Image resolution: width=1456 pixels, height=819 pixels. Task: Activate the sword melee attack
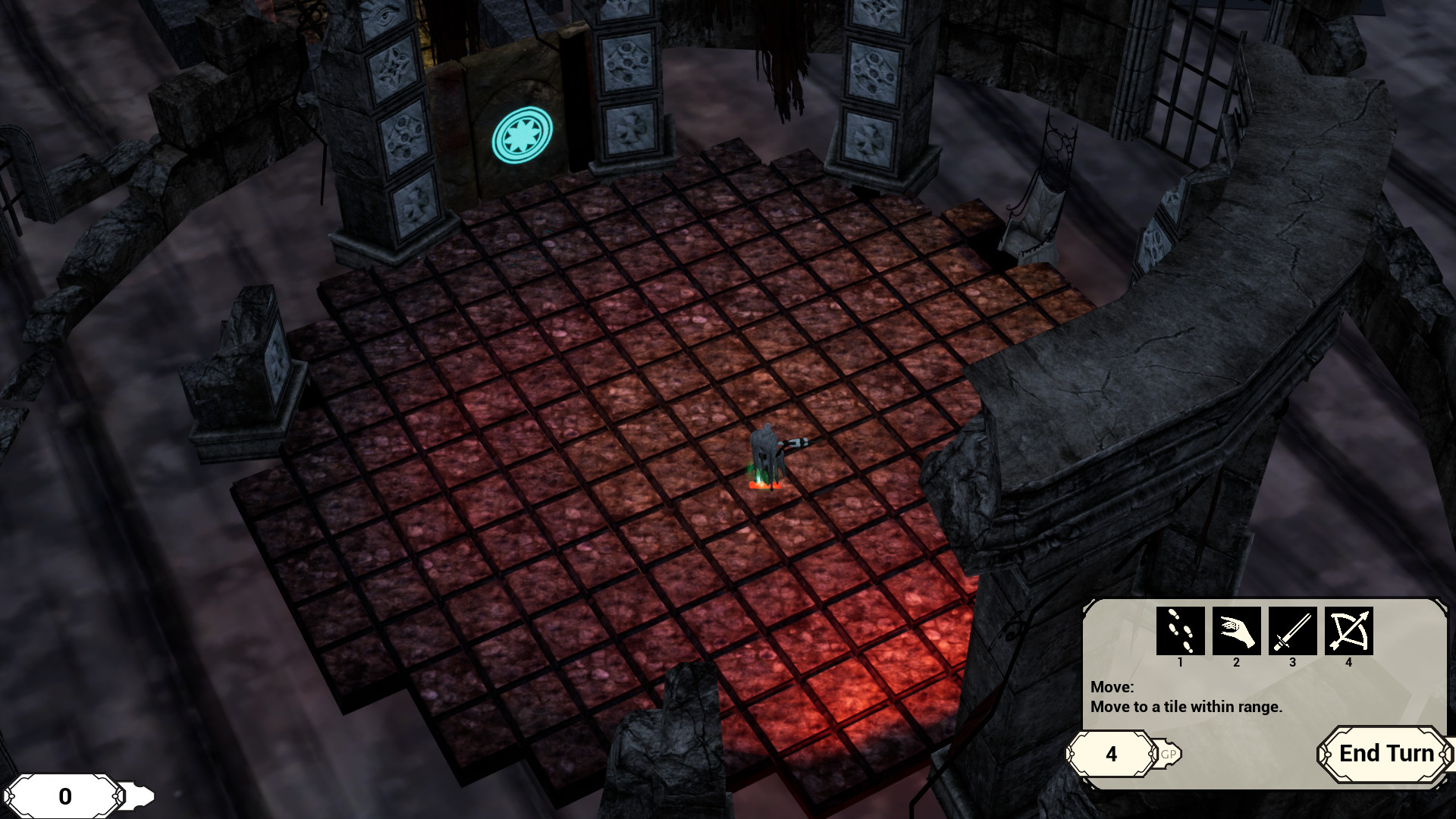(1292, 631)
